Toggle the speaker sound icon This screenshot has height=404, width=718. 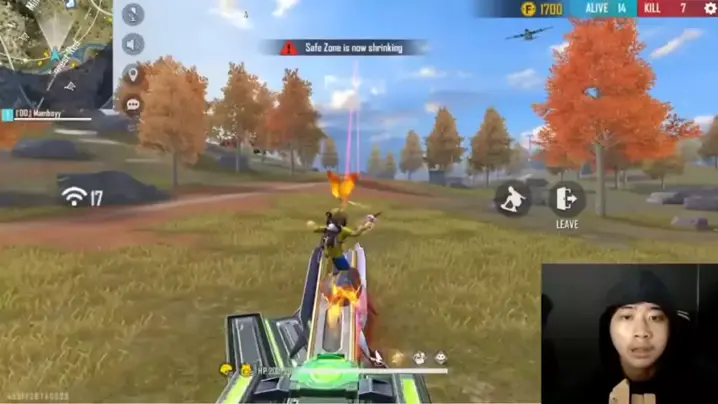[x=133, y=44]
